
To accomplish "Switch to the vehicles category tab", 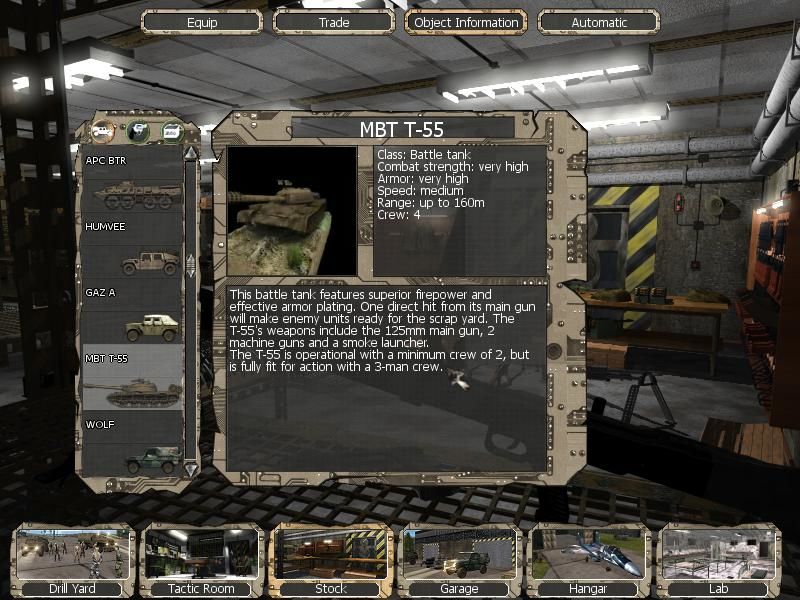I will click(x=103, y=130).
